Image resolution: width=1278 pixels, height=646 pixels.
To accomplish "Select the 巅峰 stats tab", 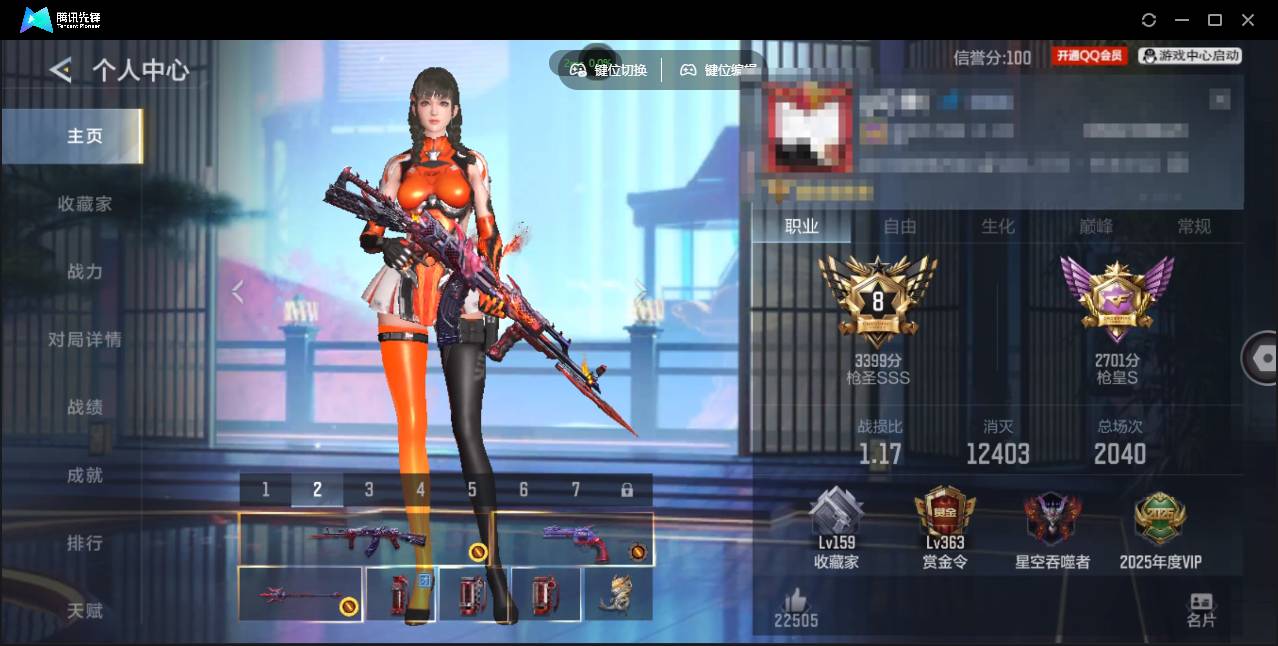I will pos(1096,227).
